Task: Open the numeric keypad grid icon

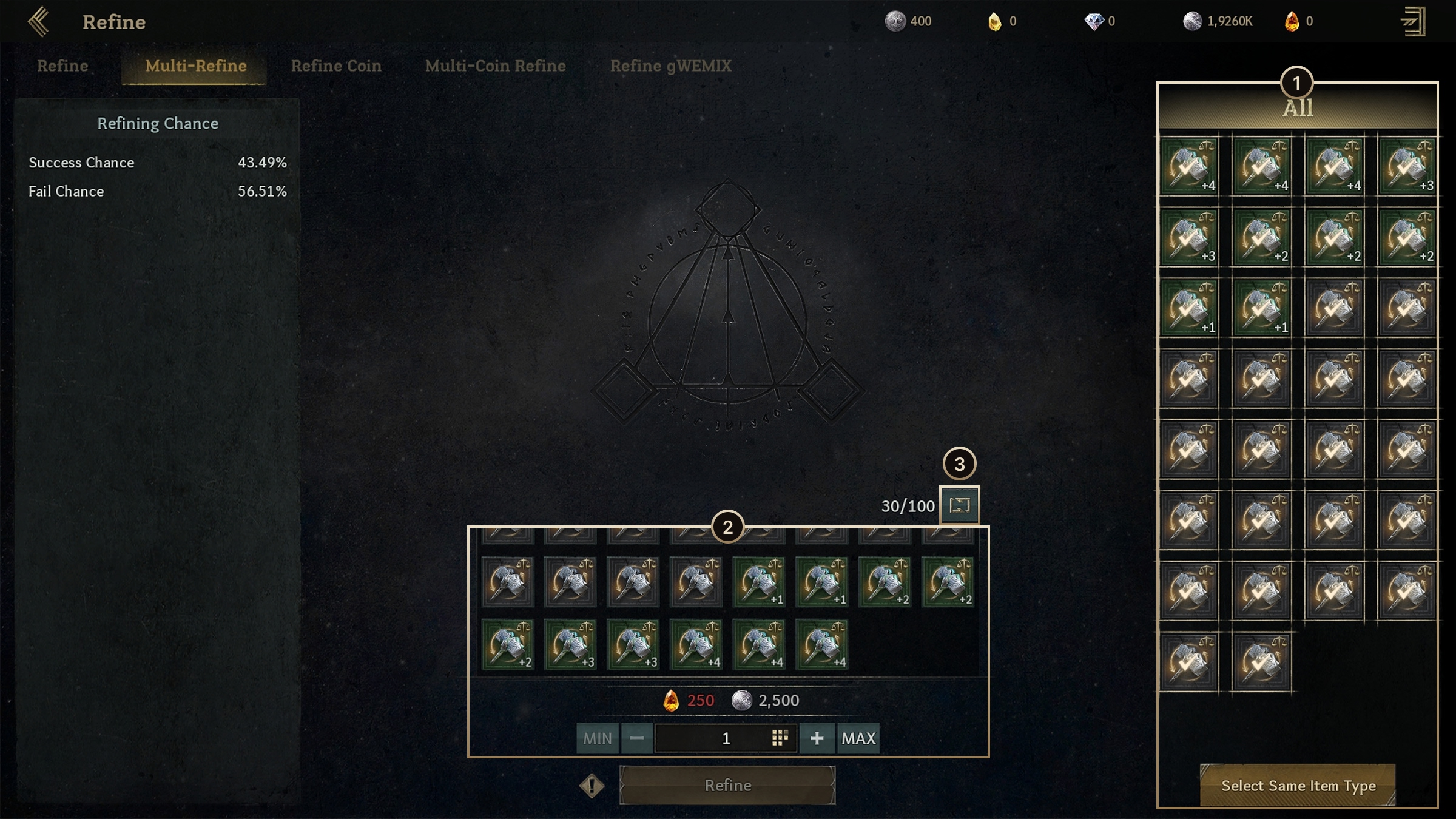Action: (x=780, y=738)
